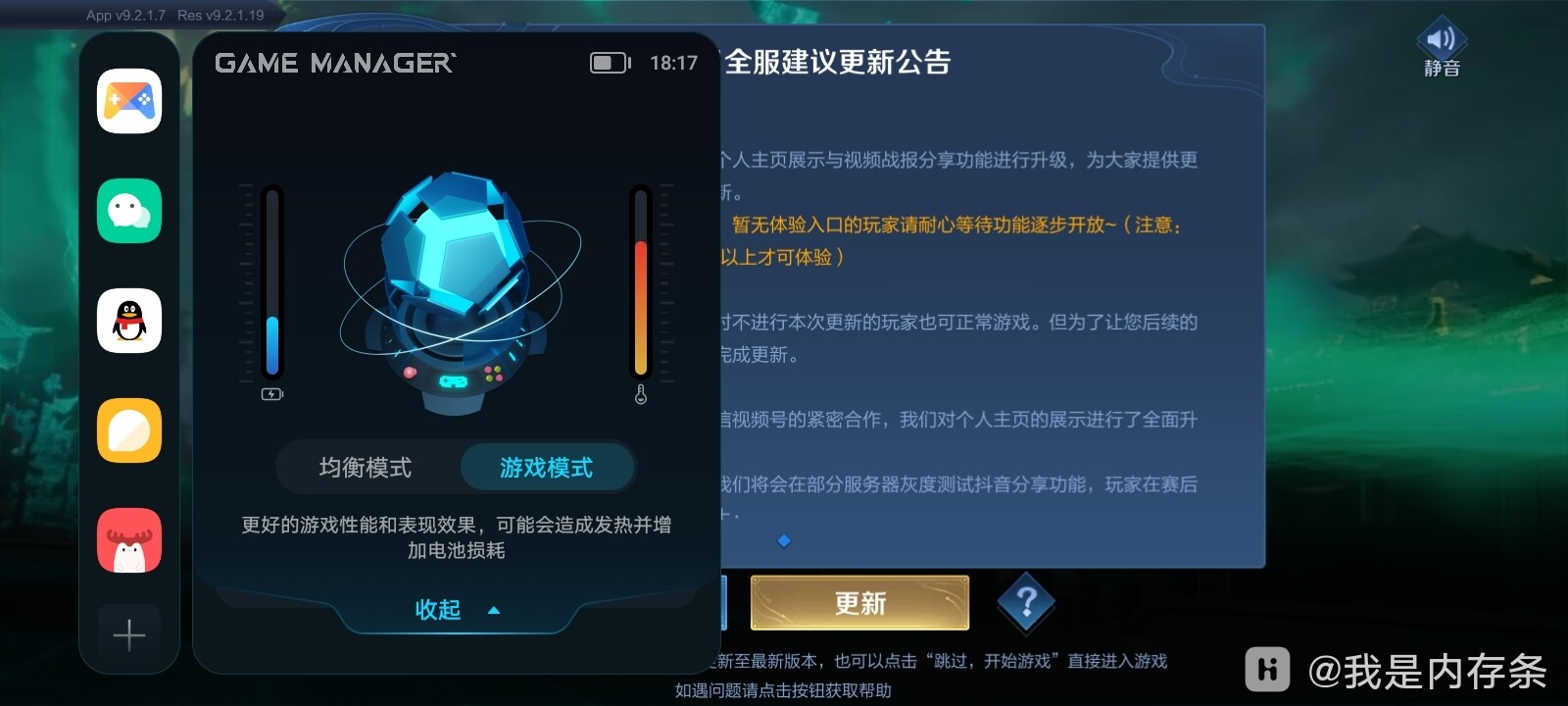The width and height of the screenshot is (1568, 706).
Task: Click the upward arrow beside 收起
Action: [493, 610]
